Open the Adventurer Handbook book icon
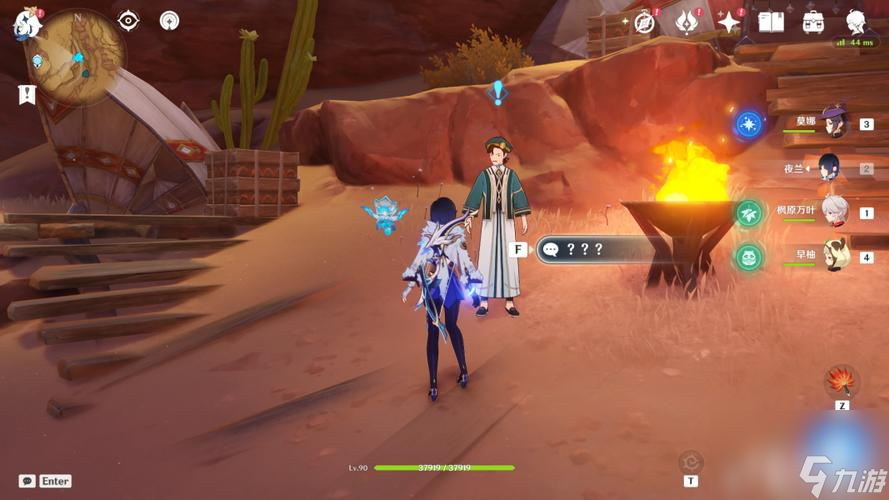889x500 pixels. pos(771,22)
